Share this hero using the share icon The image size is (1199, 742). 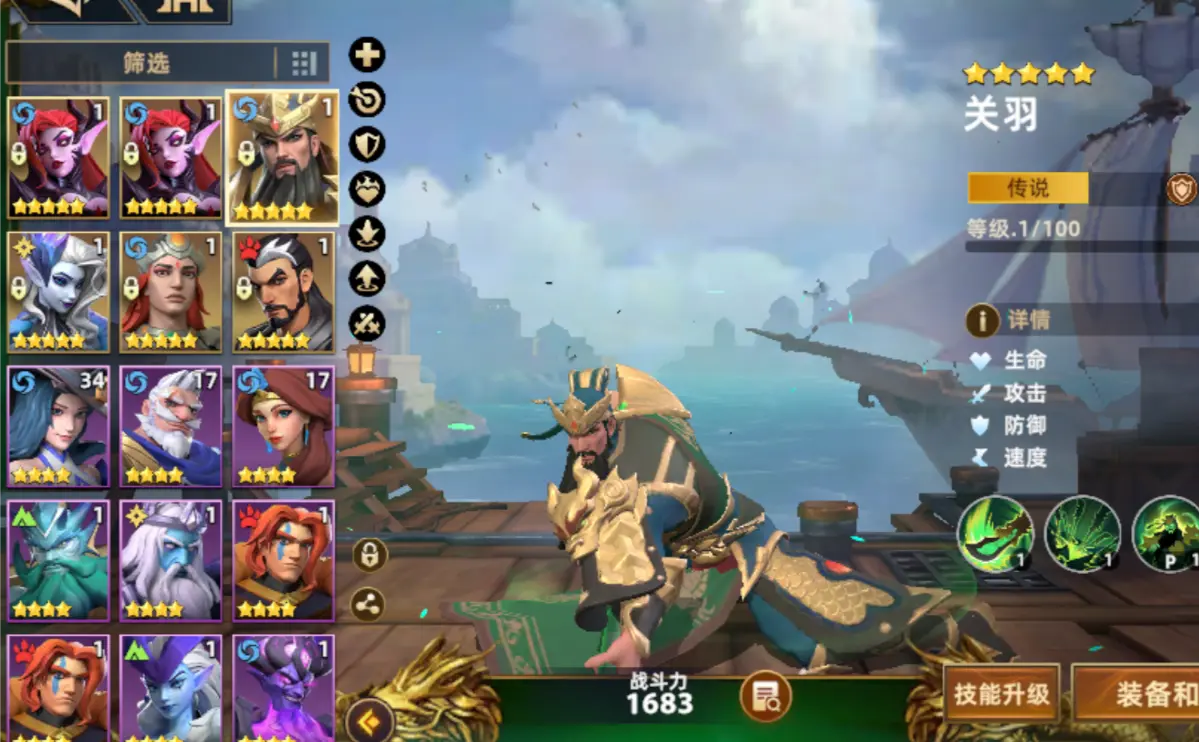coord(368,603)
